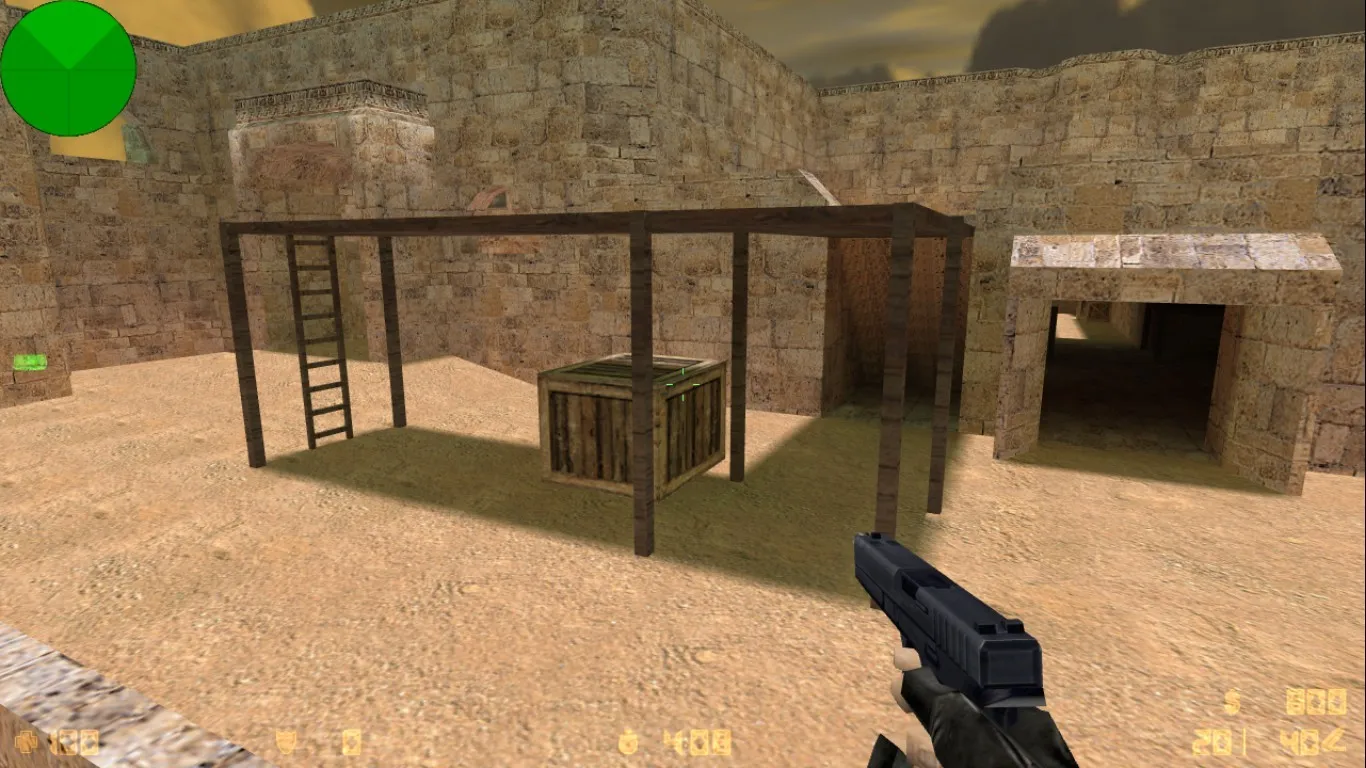Viewport: 1366px width, 768px height.
Task: Click the reserve ammo count 40
Action: click(1300, 742)
